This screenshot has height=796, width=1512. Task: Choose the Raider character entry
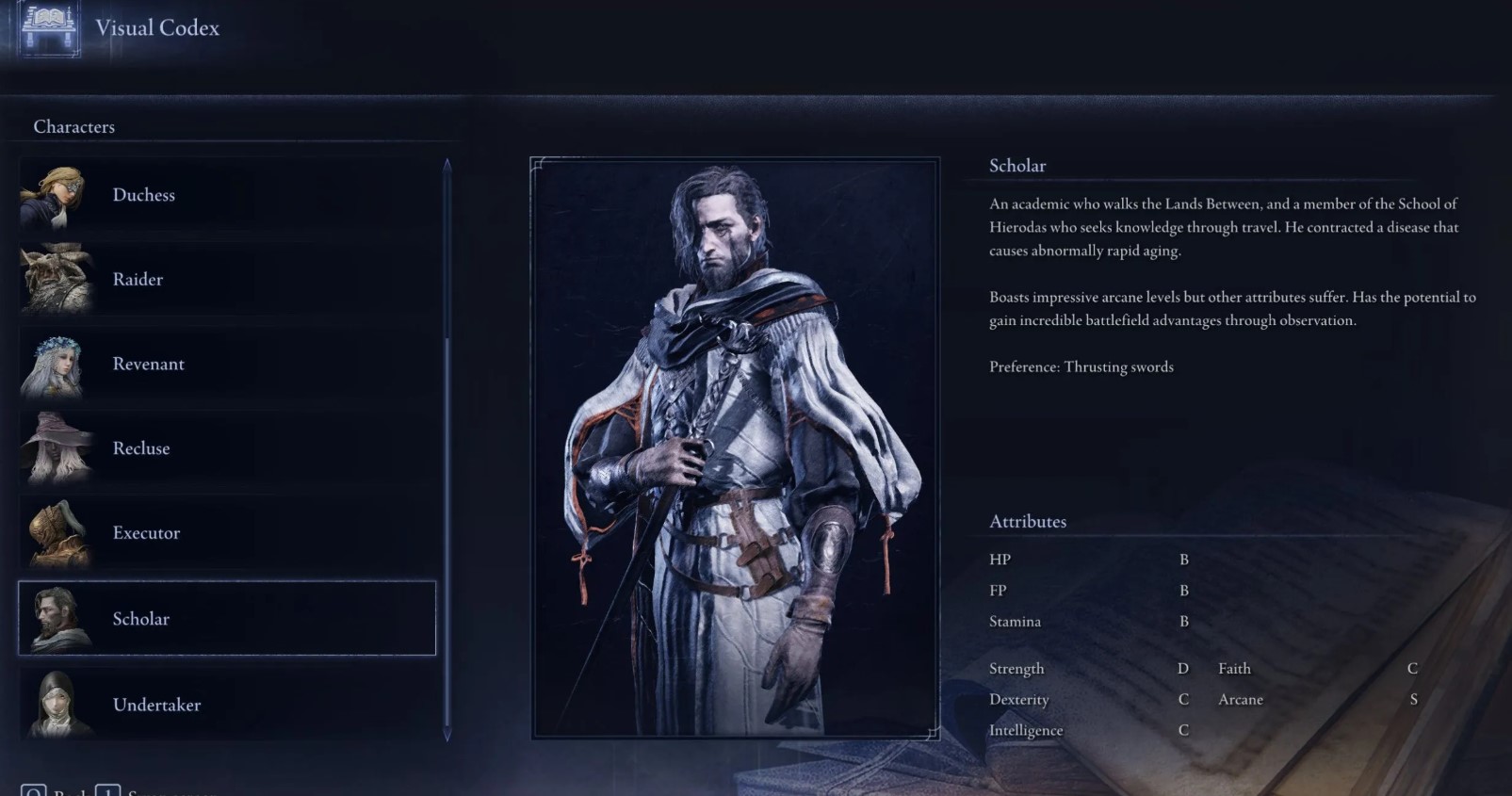point(226,280)
